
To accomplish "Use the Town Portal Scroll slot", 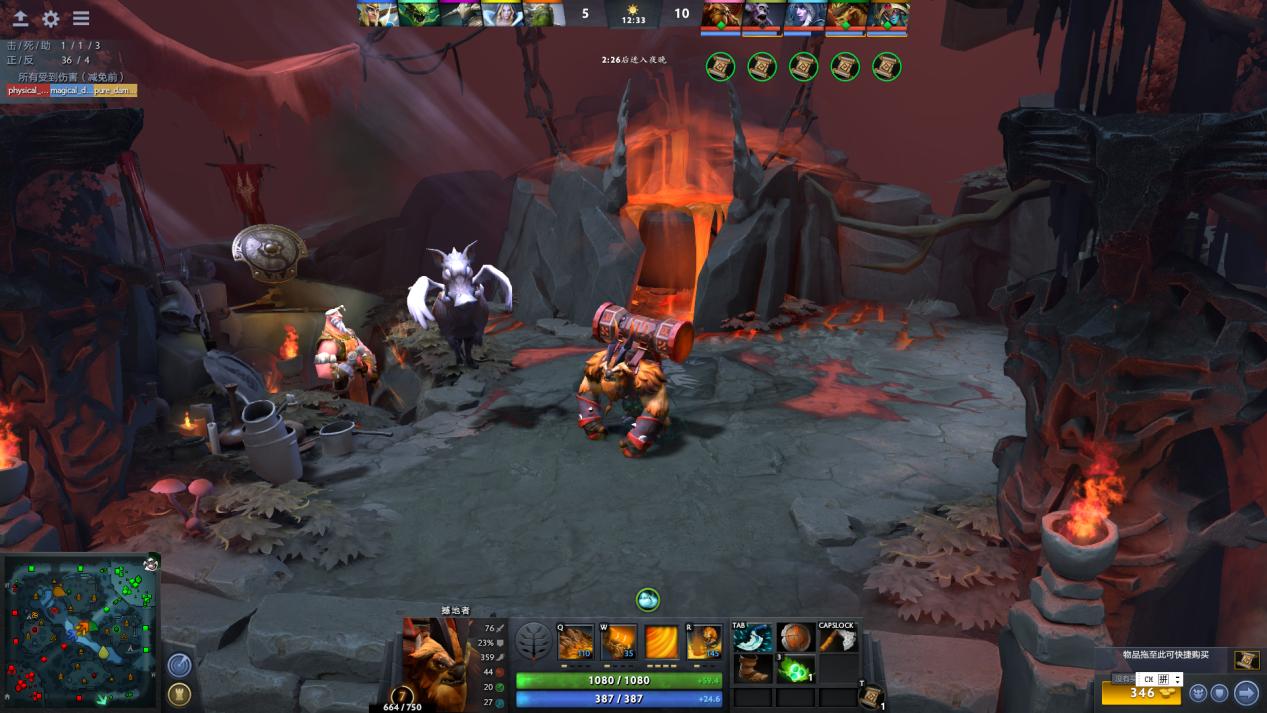I will (871, 696).
